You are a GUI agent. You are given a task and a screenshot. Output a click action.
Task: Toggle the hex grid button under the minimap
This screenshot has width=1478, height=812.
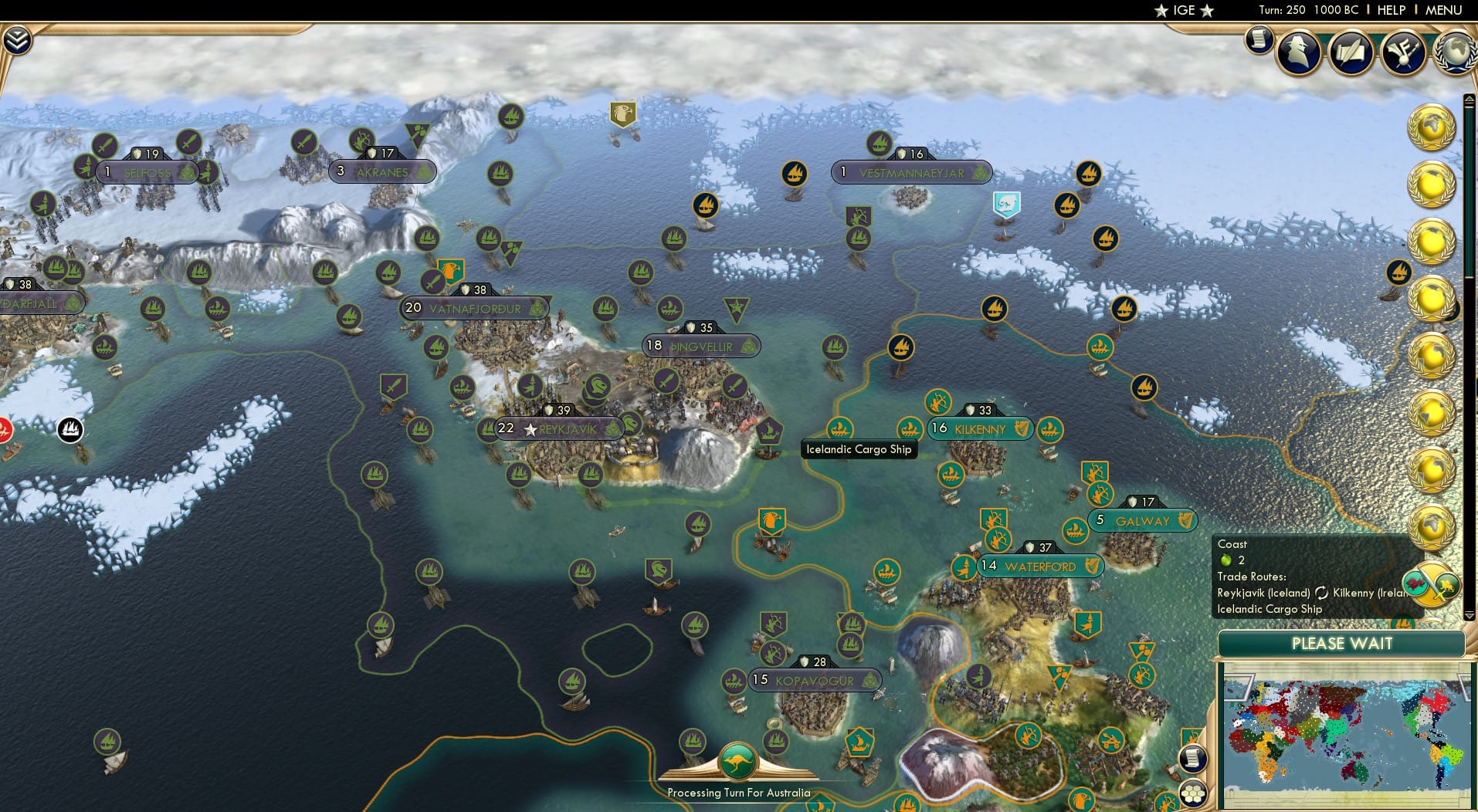[1194, 793]
